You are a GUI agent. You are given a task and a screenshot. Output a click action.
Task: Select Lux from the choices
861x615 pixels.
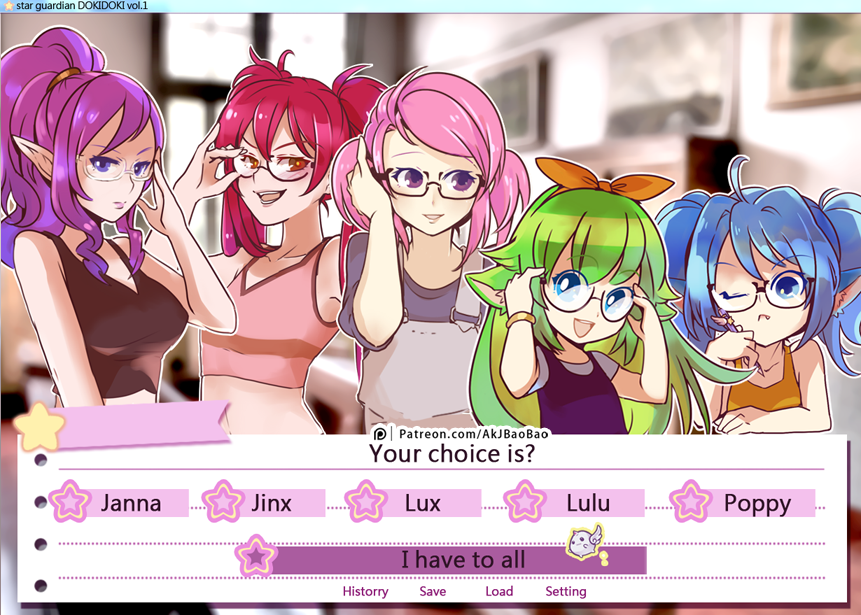[422, 503]
